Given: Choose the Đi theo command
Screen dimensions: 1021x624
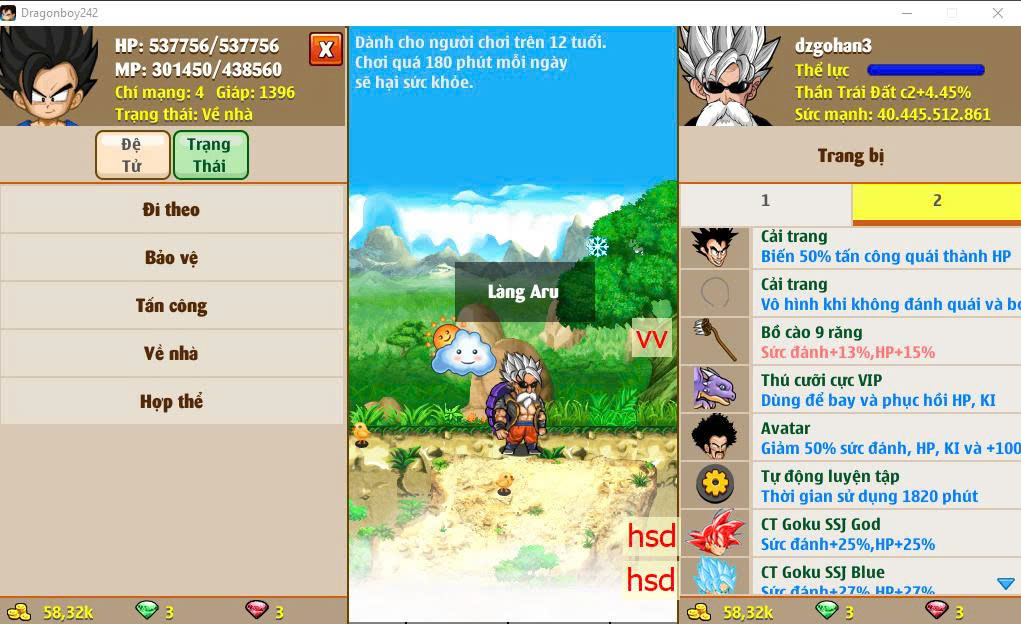Looking at the screenshot, I should [x=172, y=210].
